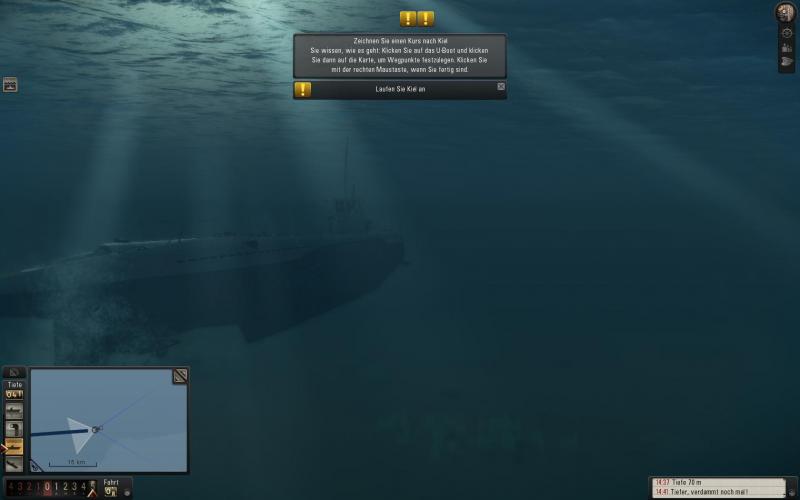This screenshot has height=500, width=800.
Task: Open the round portrait menu button
Action: point(786,12)
